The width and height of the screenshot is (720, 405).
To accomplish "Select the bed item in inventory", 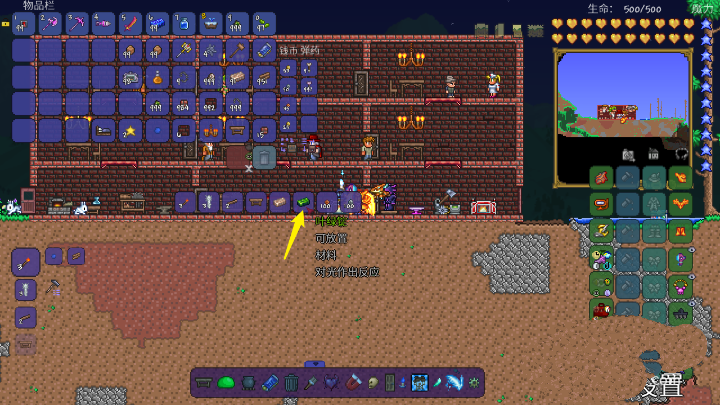I will 103,130.
